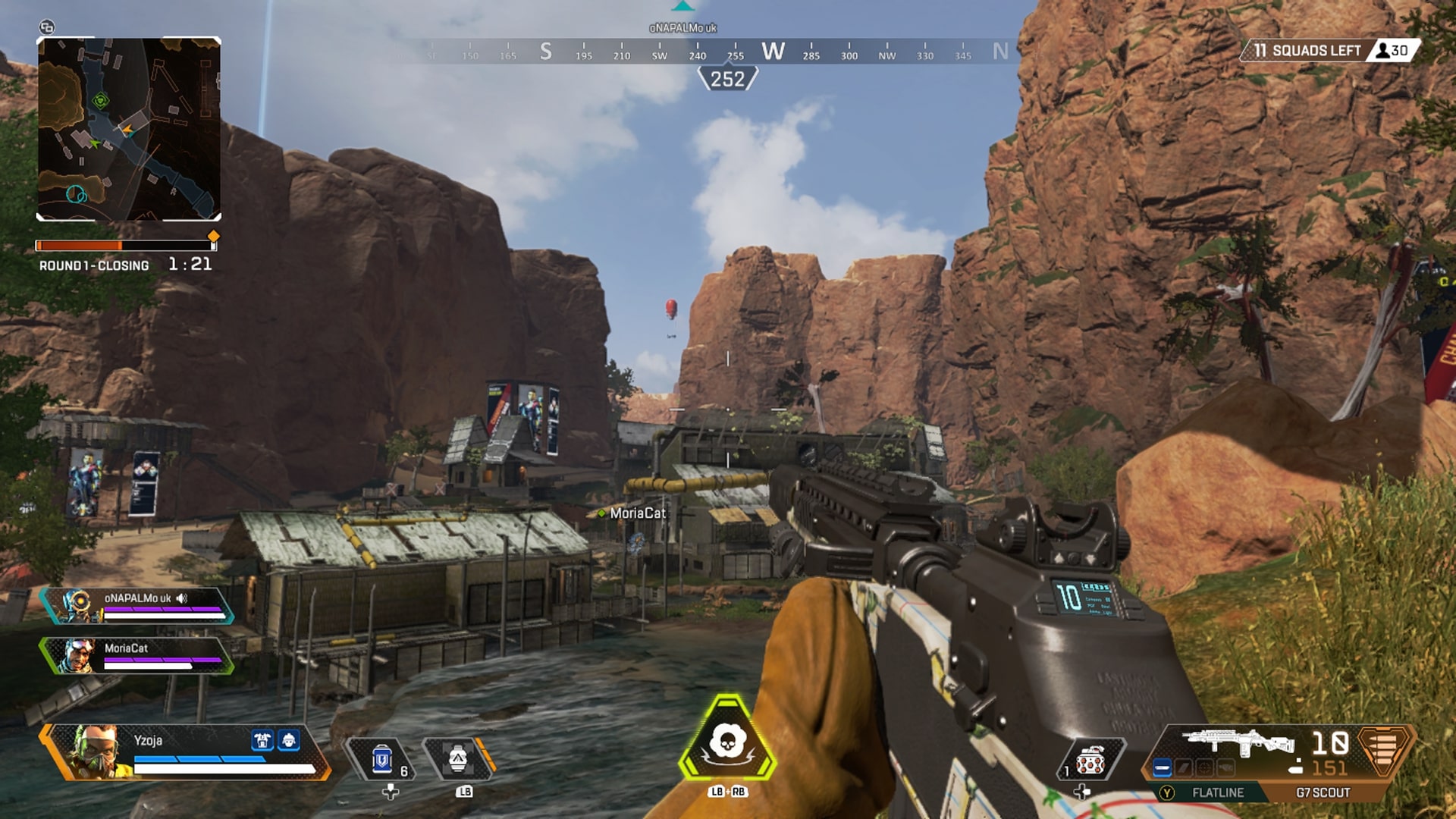Click the MoriaCat teammate name marker
Image resolution: width=1456 pixels, height=819 pixels.
point(637,513)
